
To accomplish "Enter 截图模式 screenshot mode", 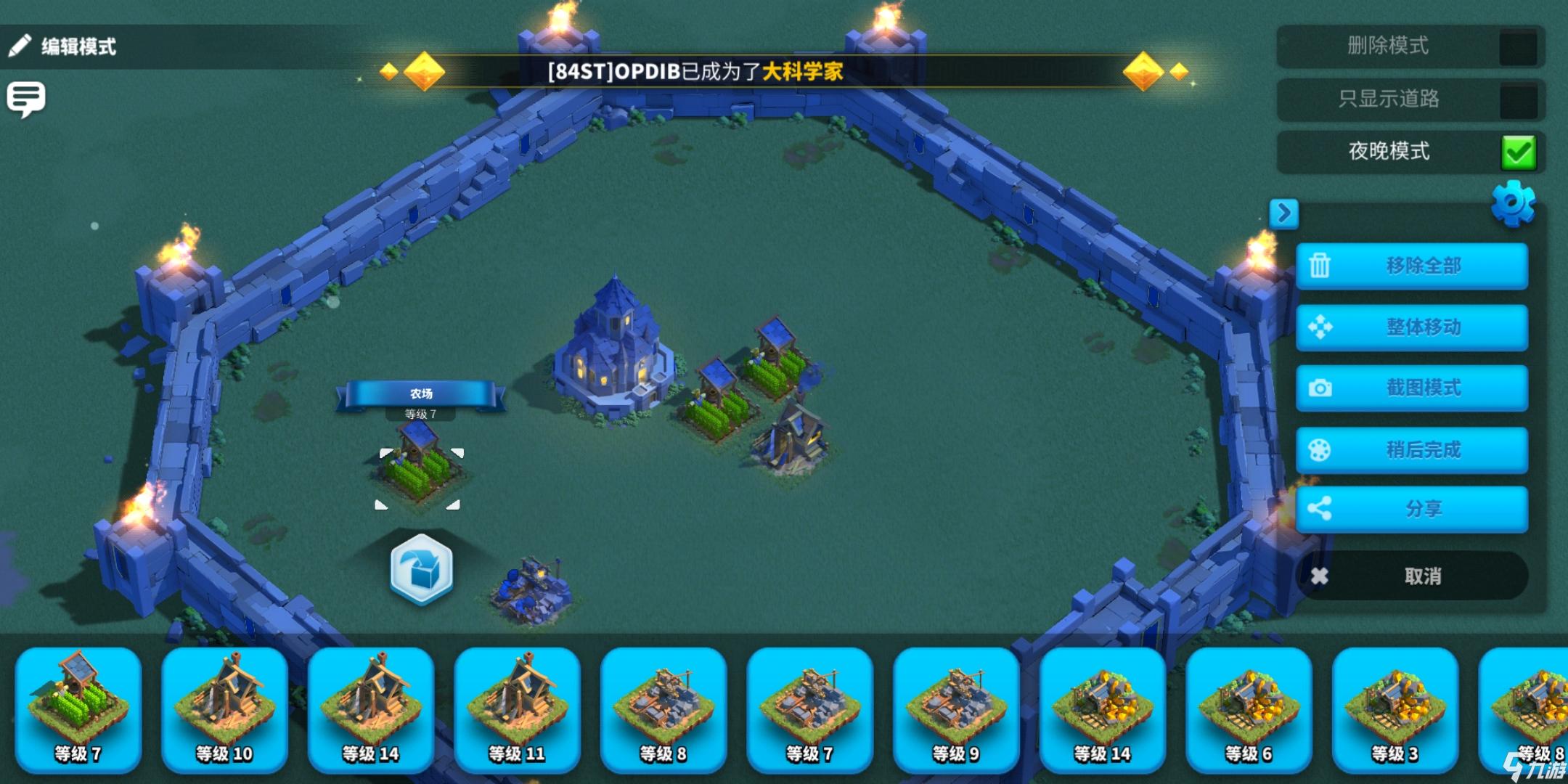I will (x=1412, y=388).
